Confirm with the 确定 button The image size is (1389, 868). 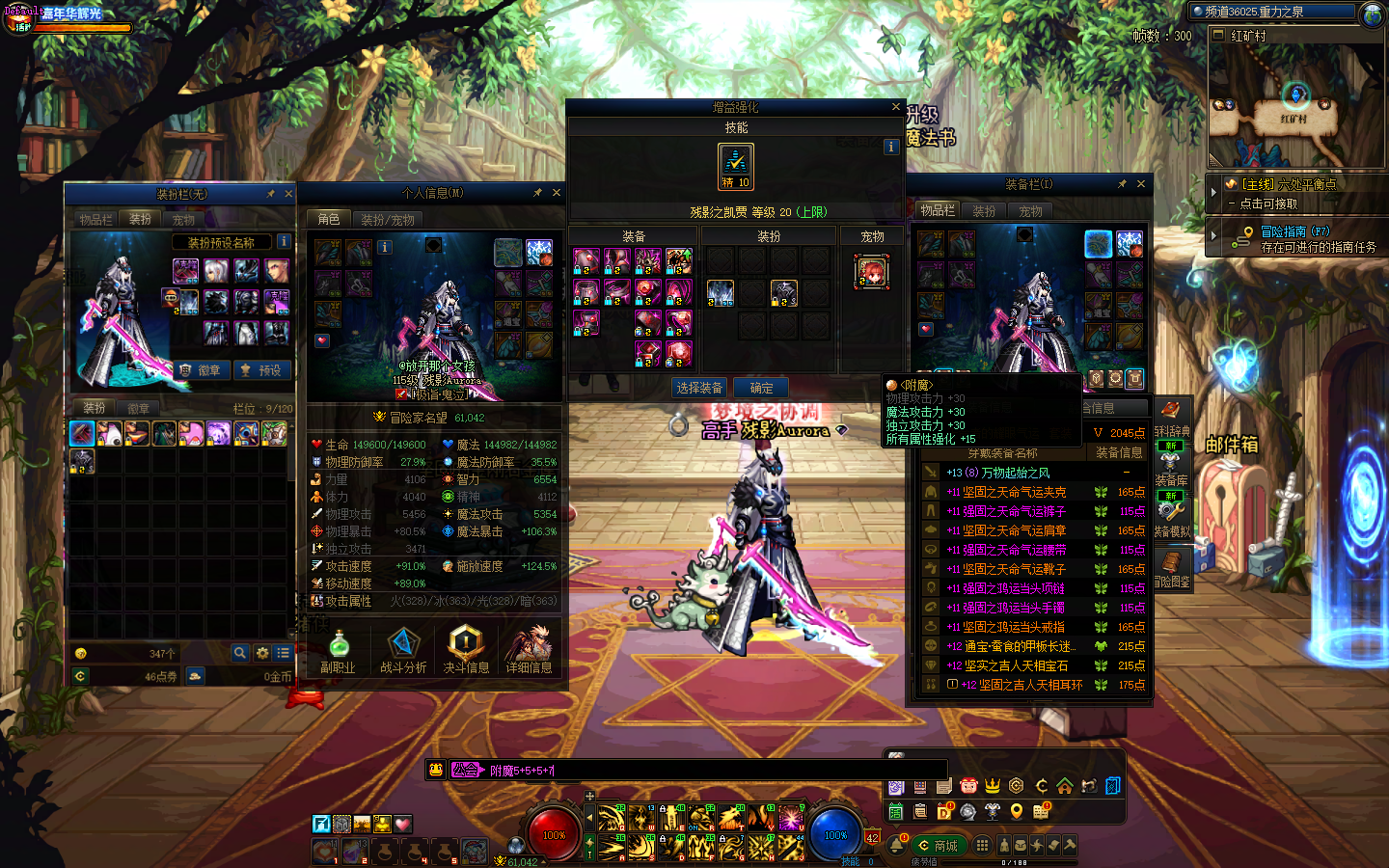pos(761,388)
